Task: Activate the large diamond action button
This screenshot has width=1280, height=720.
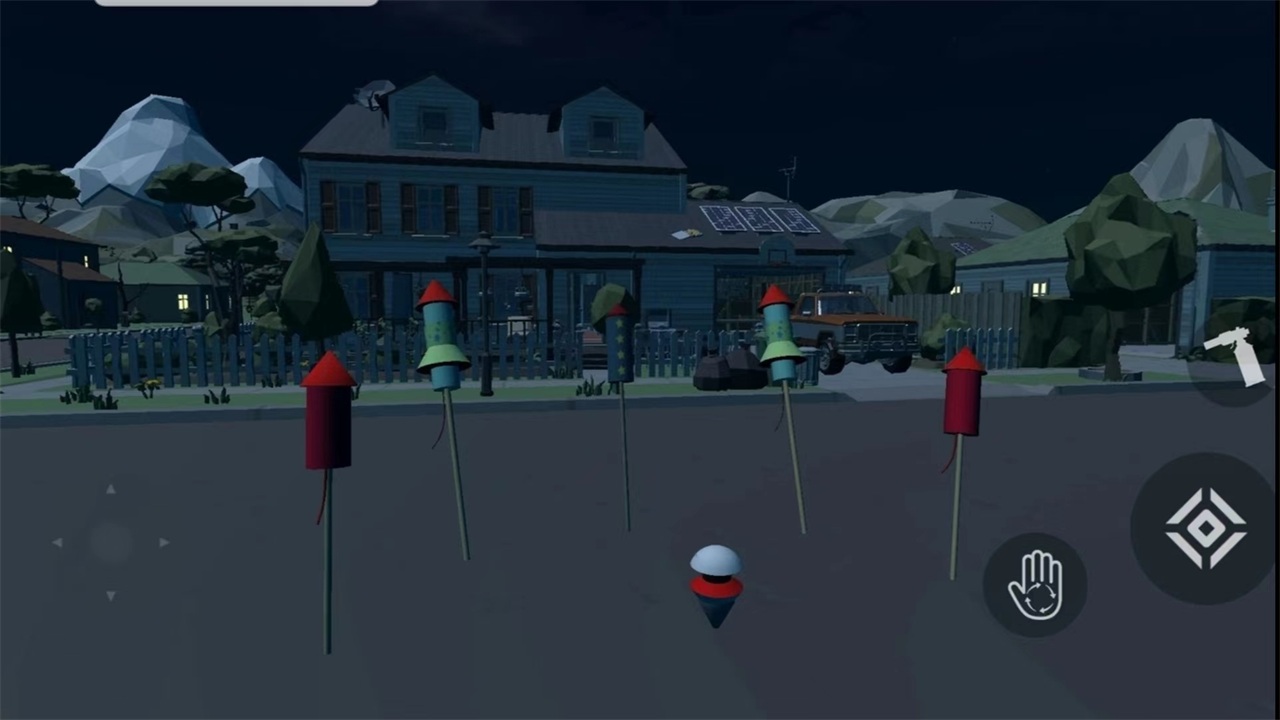Action: [1205, 528]
